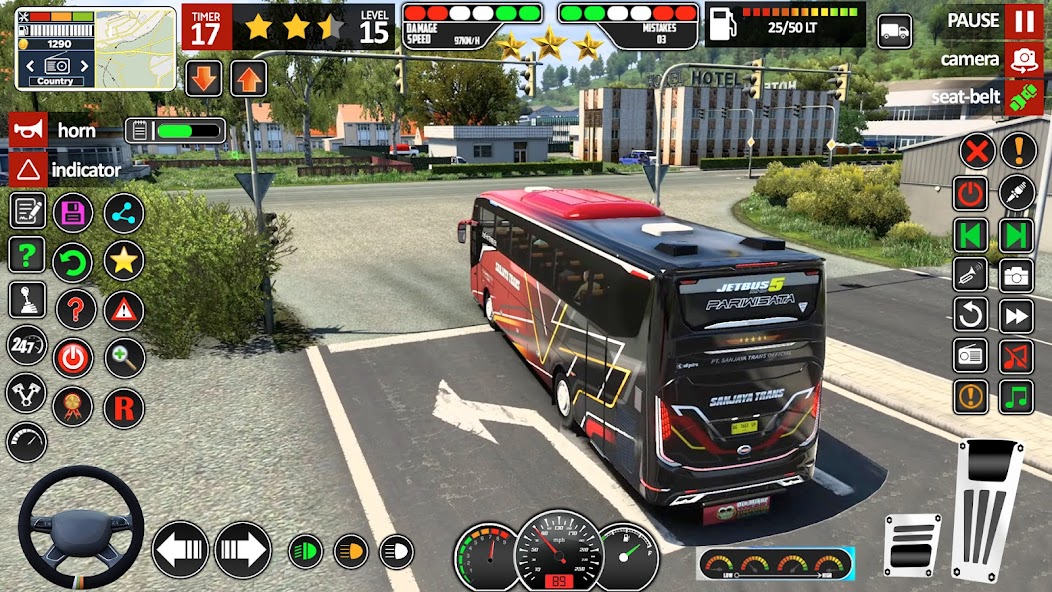Turn on the indicator triangle button
The image size is (1052, 592).
click(x=28, y=169)
